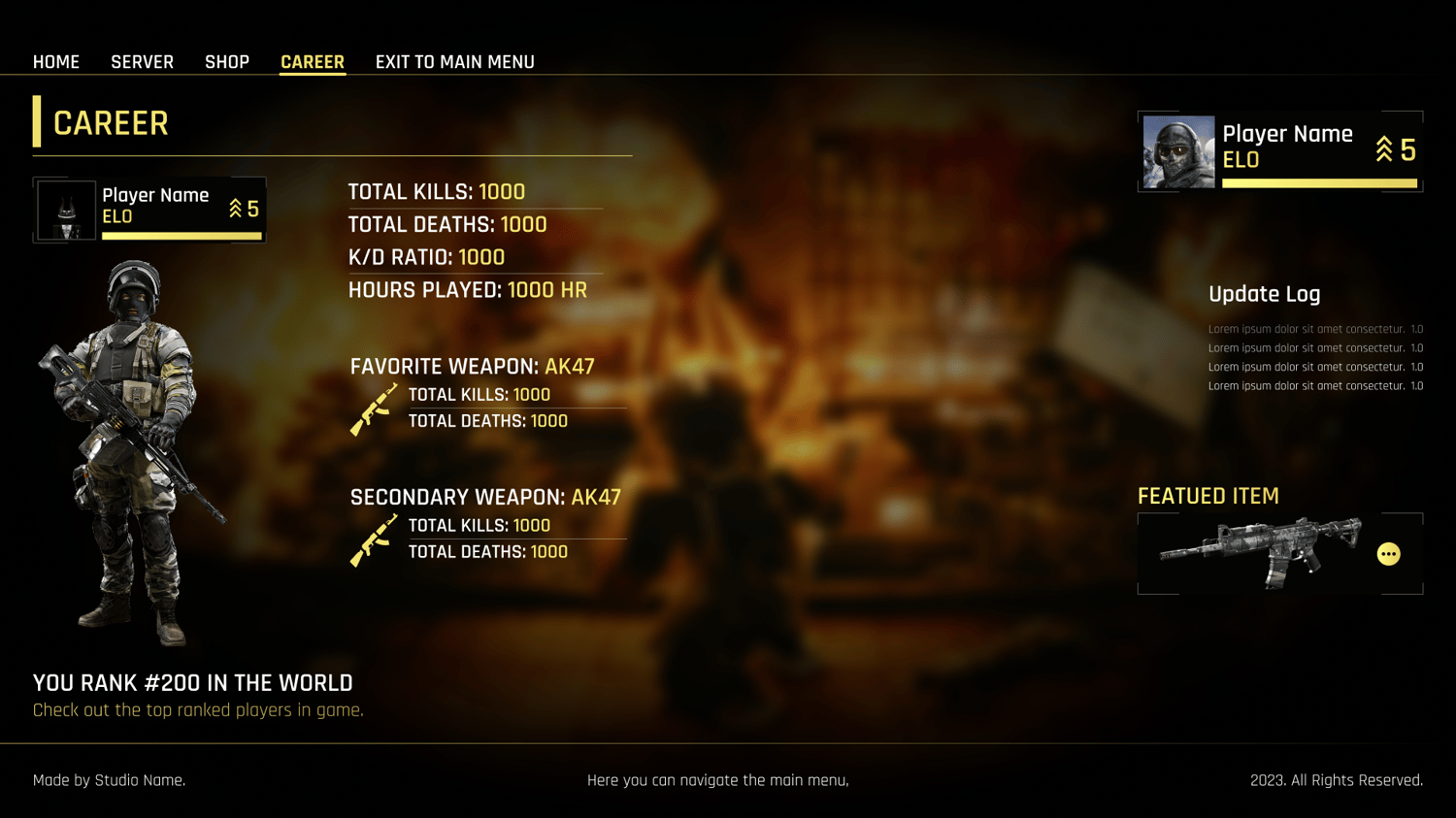This screenshot has height=818, width=1456.
Task: Click the favorite weapon AK47 icon
Action: [374, 409]
